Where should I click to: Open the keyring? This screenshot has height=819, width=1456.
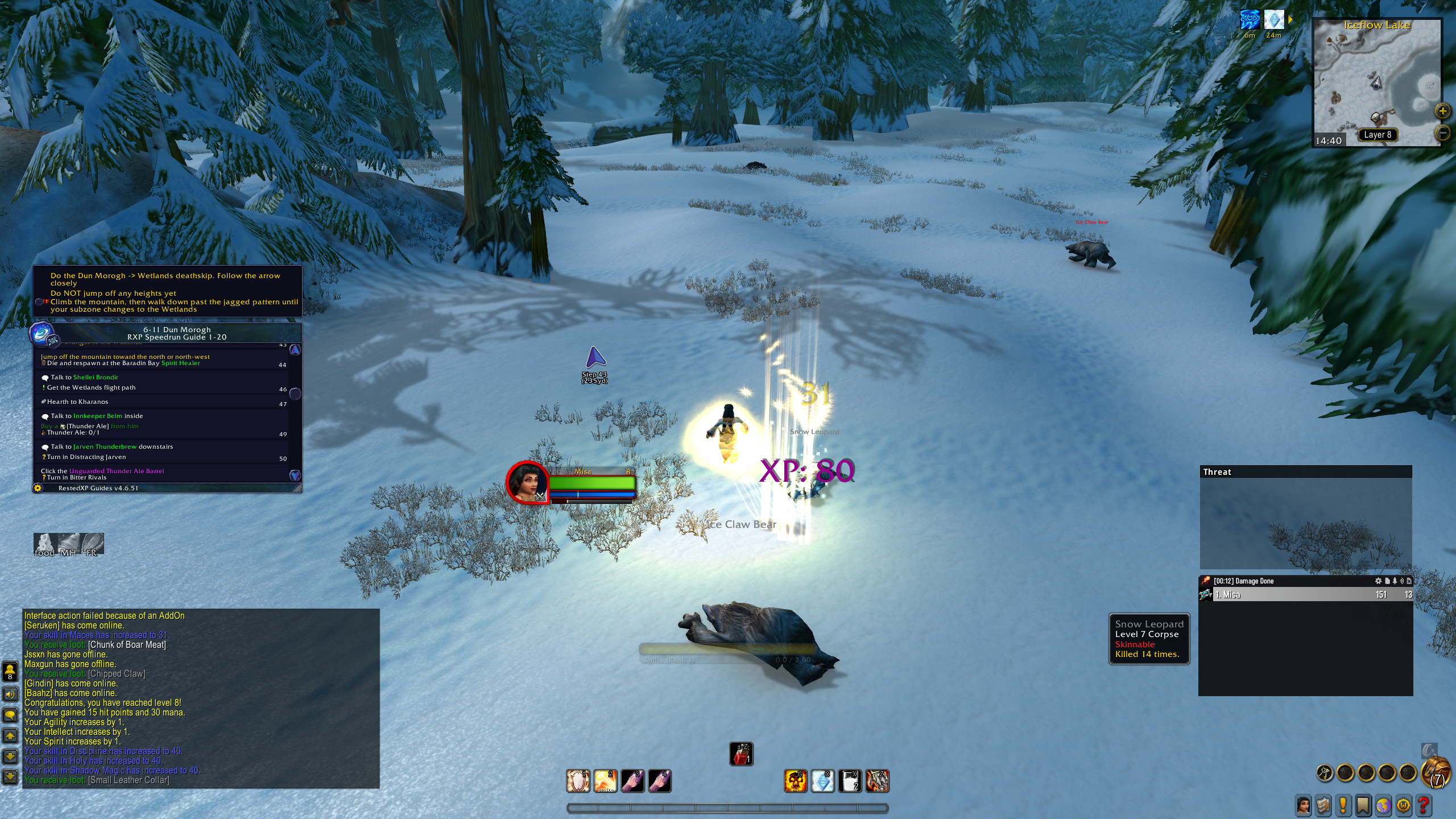click(x=1325, y=772)
